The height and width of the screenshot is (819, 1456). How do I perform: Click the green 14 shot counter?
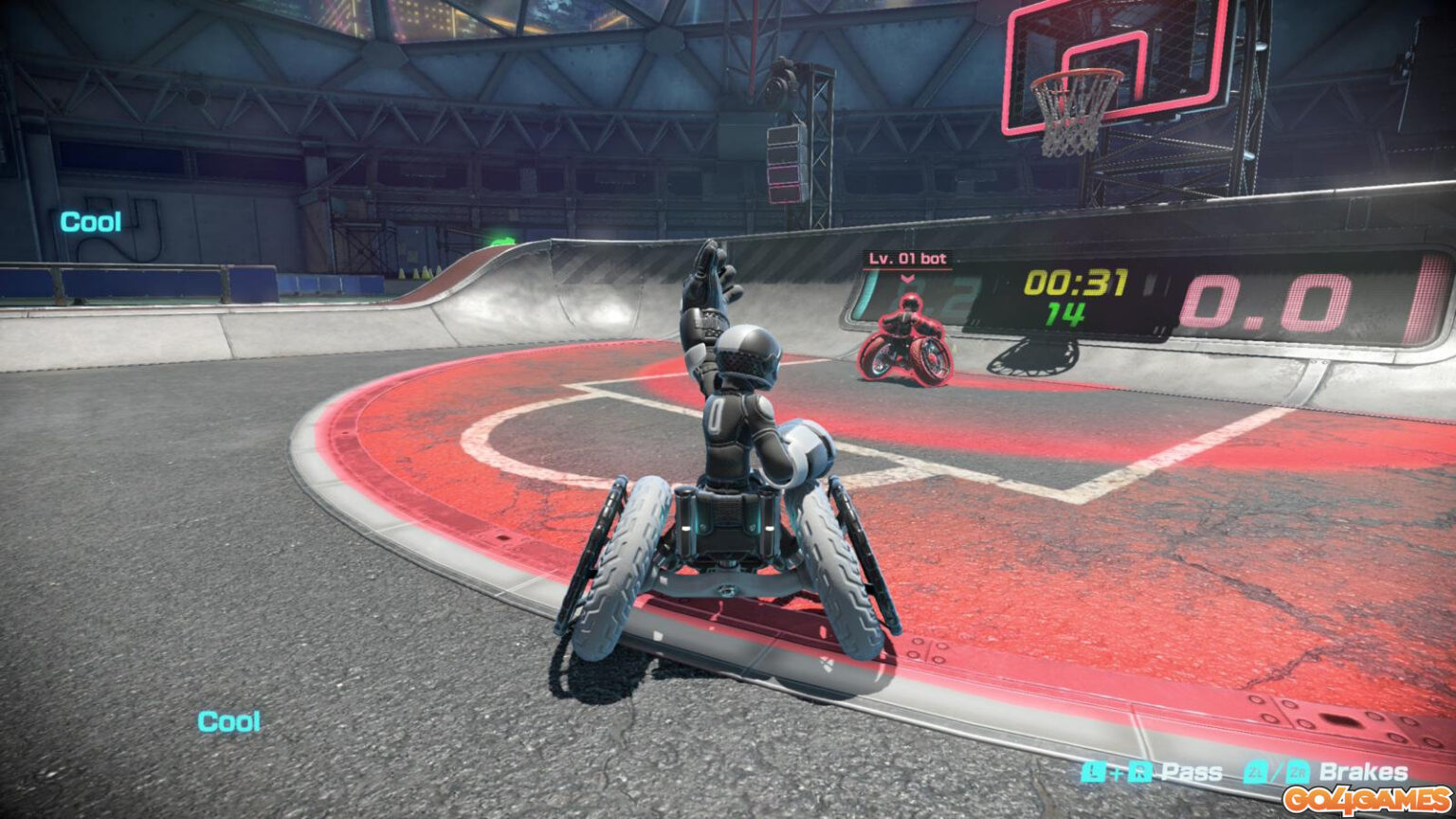coord(1064,315)
